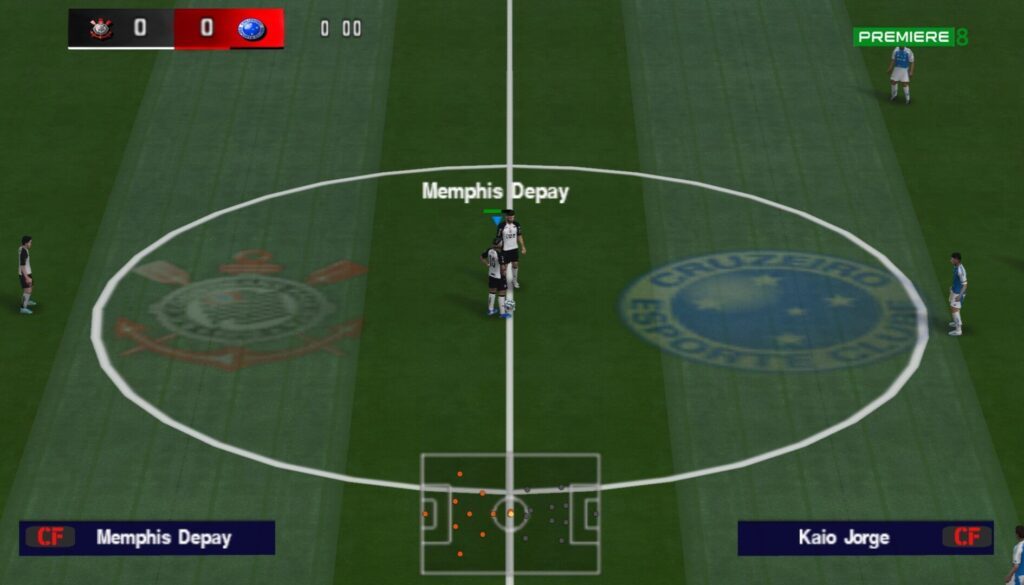Image resolution: width=1024 pixels, height=585 pixels.
Task: Click the green Premiere channel logo
Action: [910, 37]
